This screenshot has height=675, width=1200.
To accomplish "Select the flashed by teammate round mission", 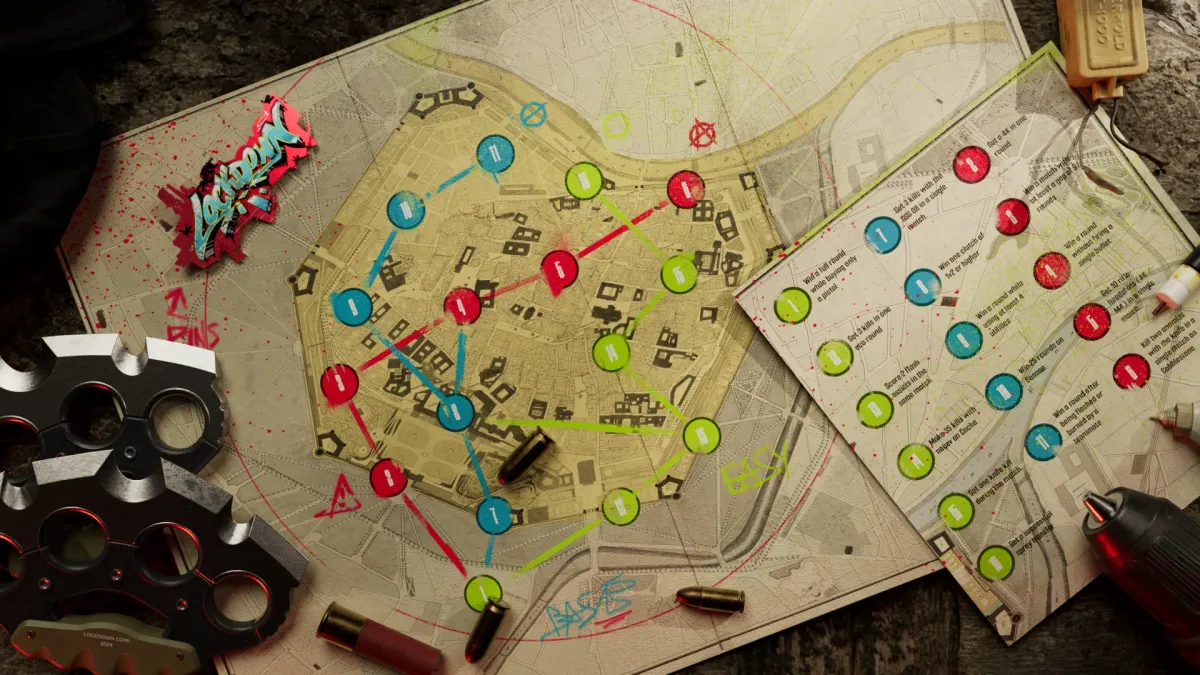I will click(x=1043, y=442).
